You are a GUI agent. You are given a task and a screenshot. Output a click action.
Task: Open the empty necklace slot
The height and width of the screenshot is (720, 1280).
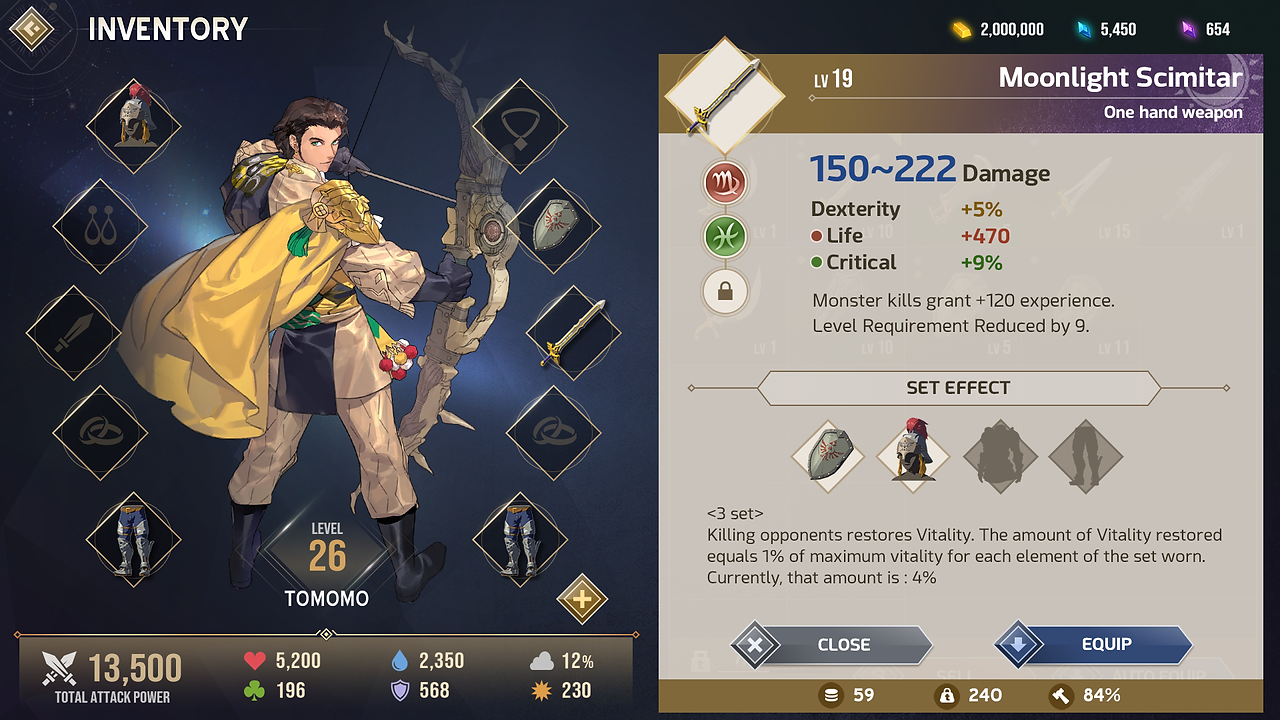(x=519, y=127)
